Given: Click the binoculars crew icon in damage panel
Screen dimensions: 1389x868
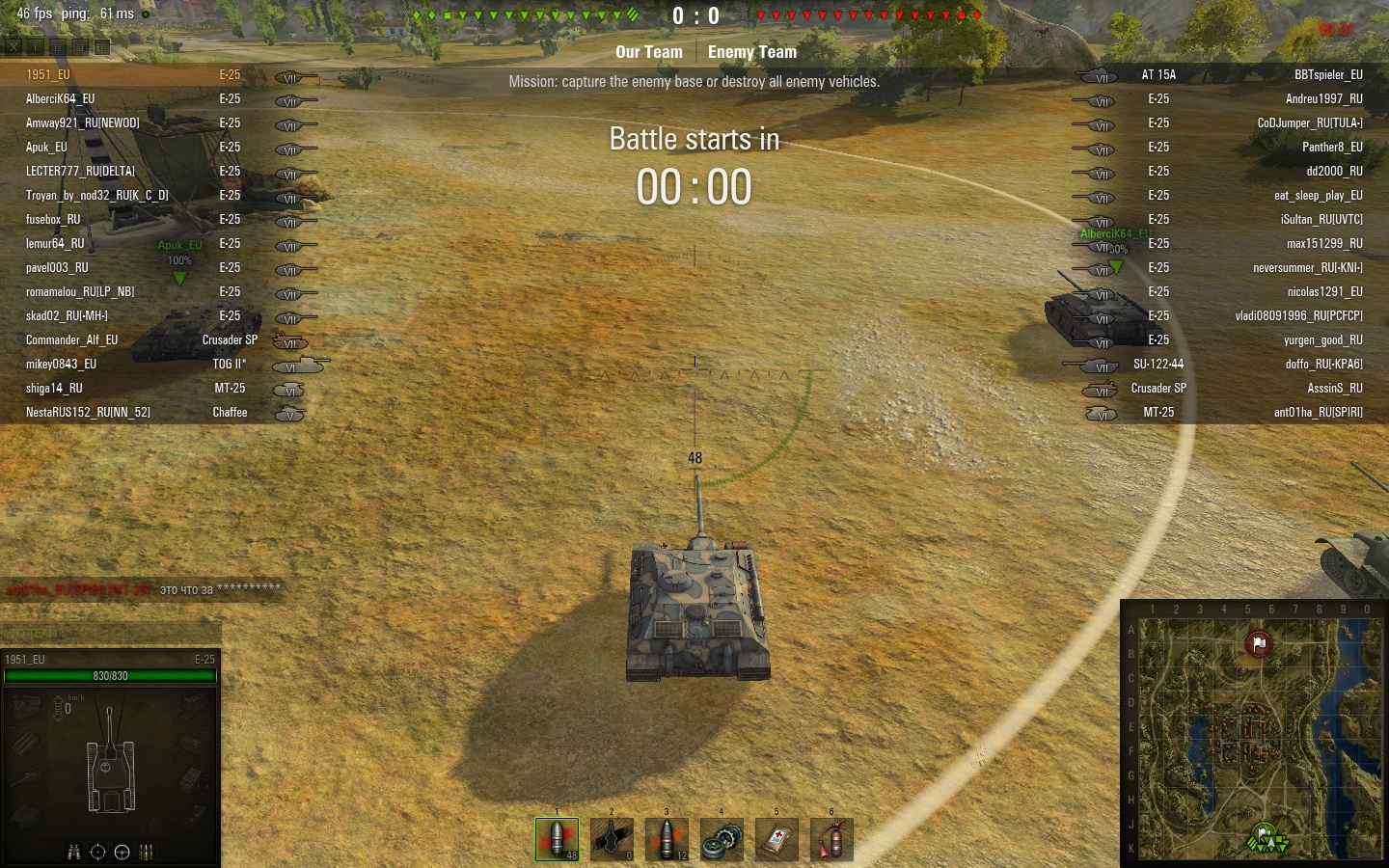Looking at the screenshot, I should [74, 852].
